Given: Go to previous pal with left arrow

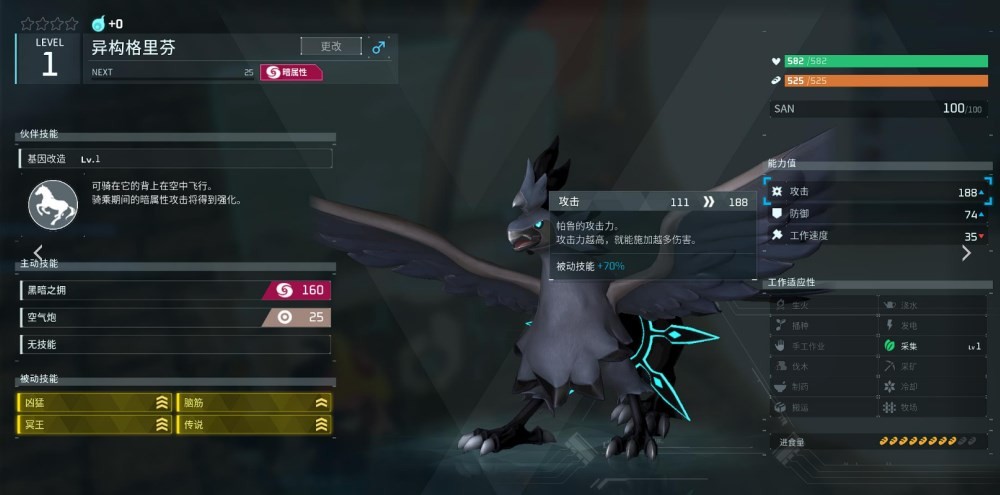Looking at the screenshot, I should 38,252.
